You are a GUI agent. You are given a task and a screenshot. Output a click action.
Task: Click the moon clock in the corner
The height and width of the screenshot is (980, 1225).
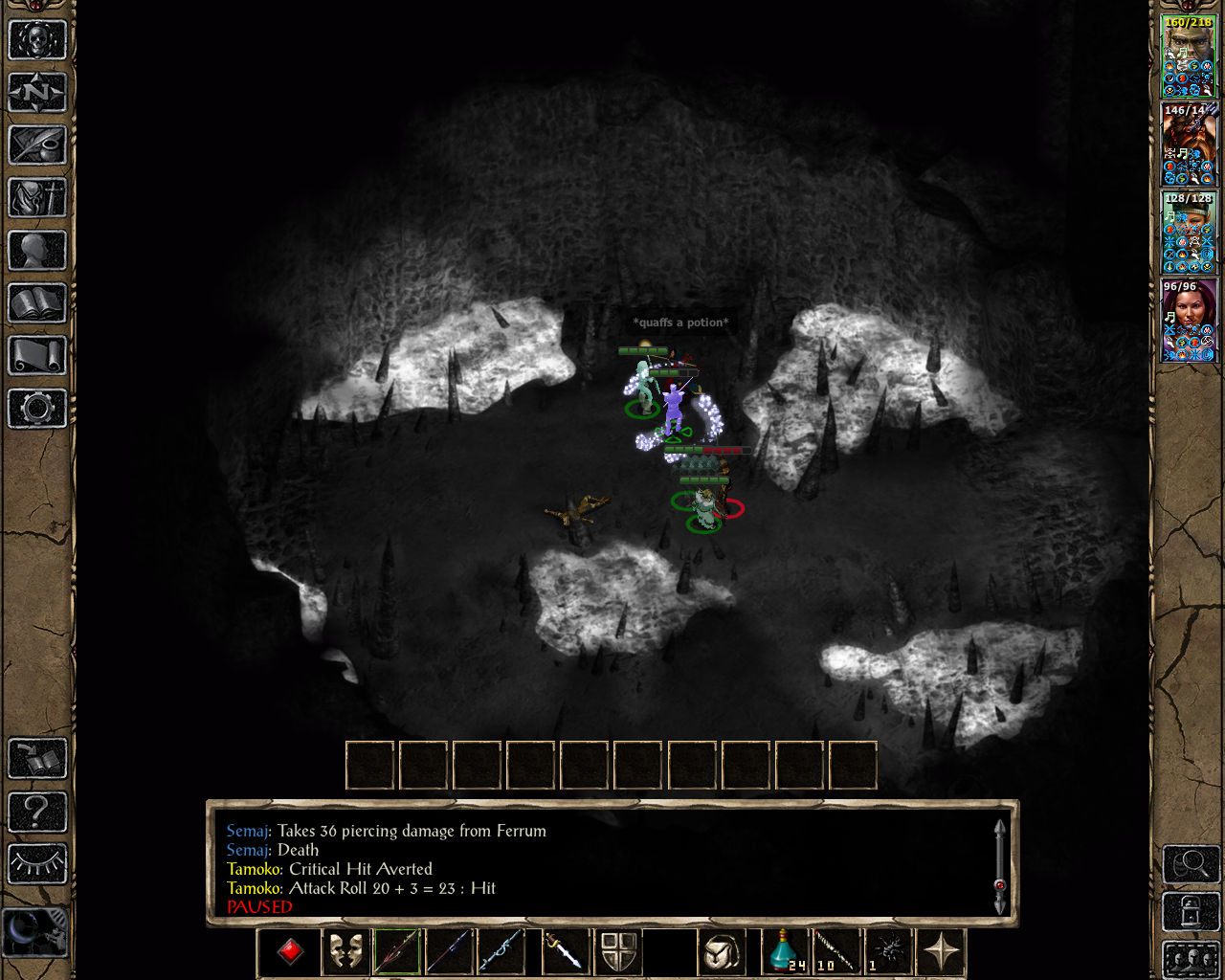(35, 930)
